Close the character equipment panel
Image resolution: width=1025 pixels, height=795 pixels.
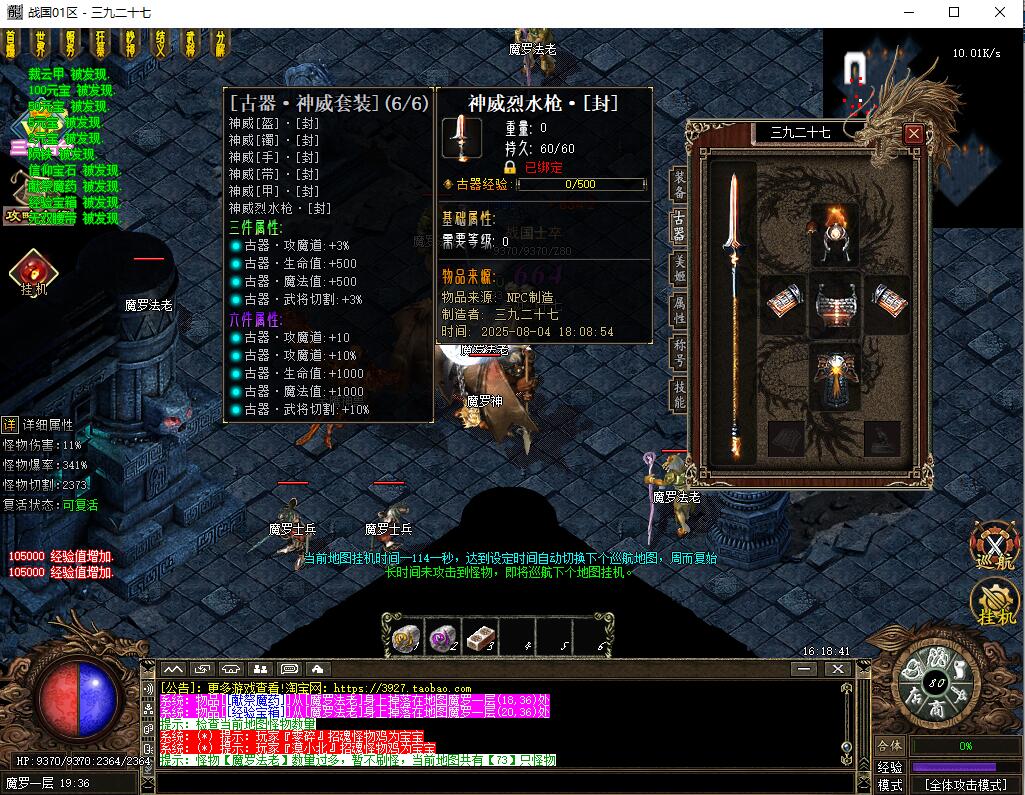(913, 133)
